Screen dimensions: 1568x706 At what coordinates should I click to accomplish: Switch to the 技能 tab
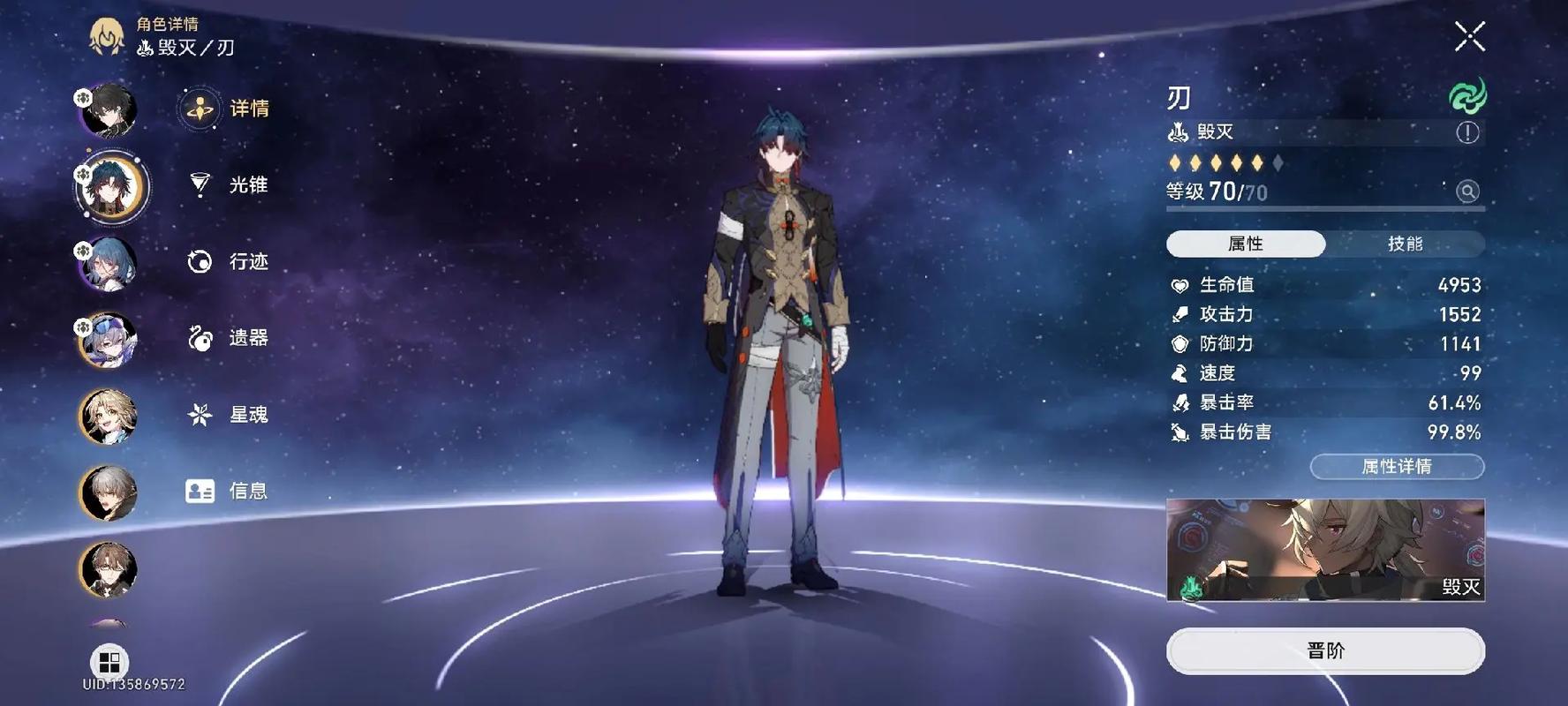[1406, 244]
